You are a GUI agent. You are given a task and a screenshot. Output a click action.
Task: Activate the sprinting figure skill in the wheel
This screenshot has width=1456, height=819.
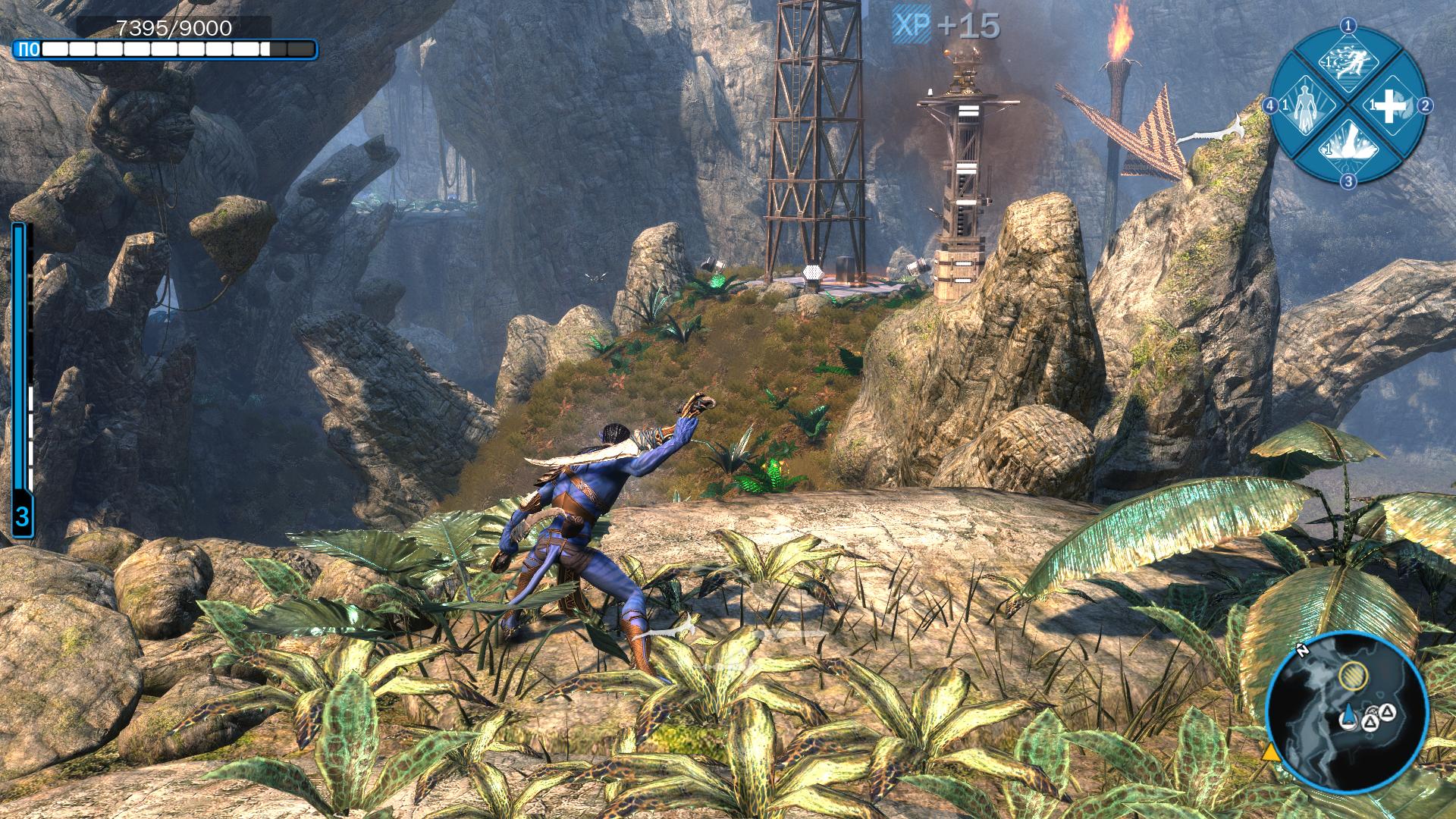coord(1348,64)
